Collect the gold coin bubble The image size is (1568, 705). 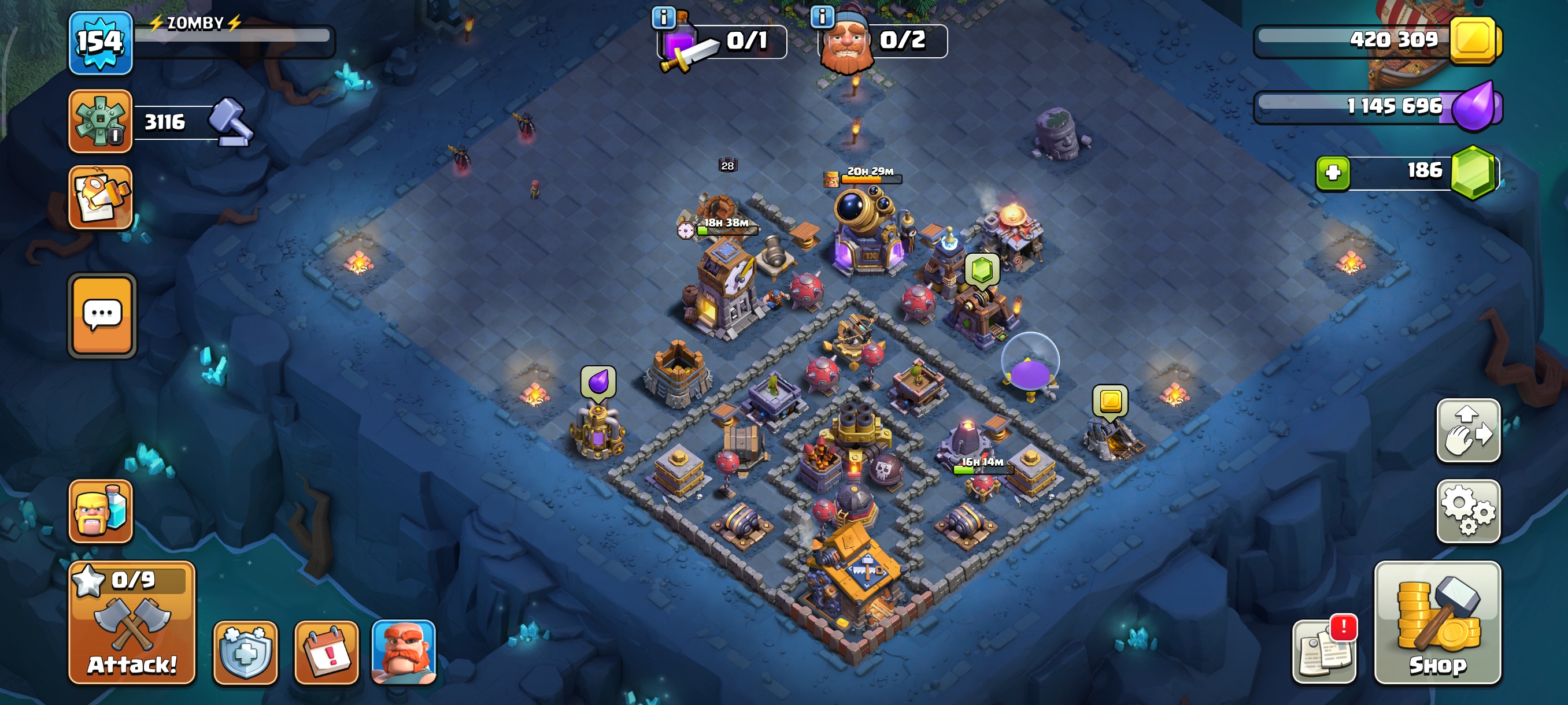1110,401
